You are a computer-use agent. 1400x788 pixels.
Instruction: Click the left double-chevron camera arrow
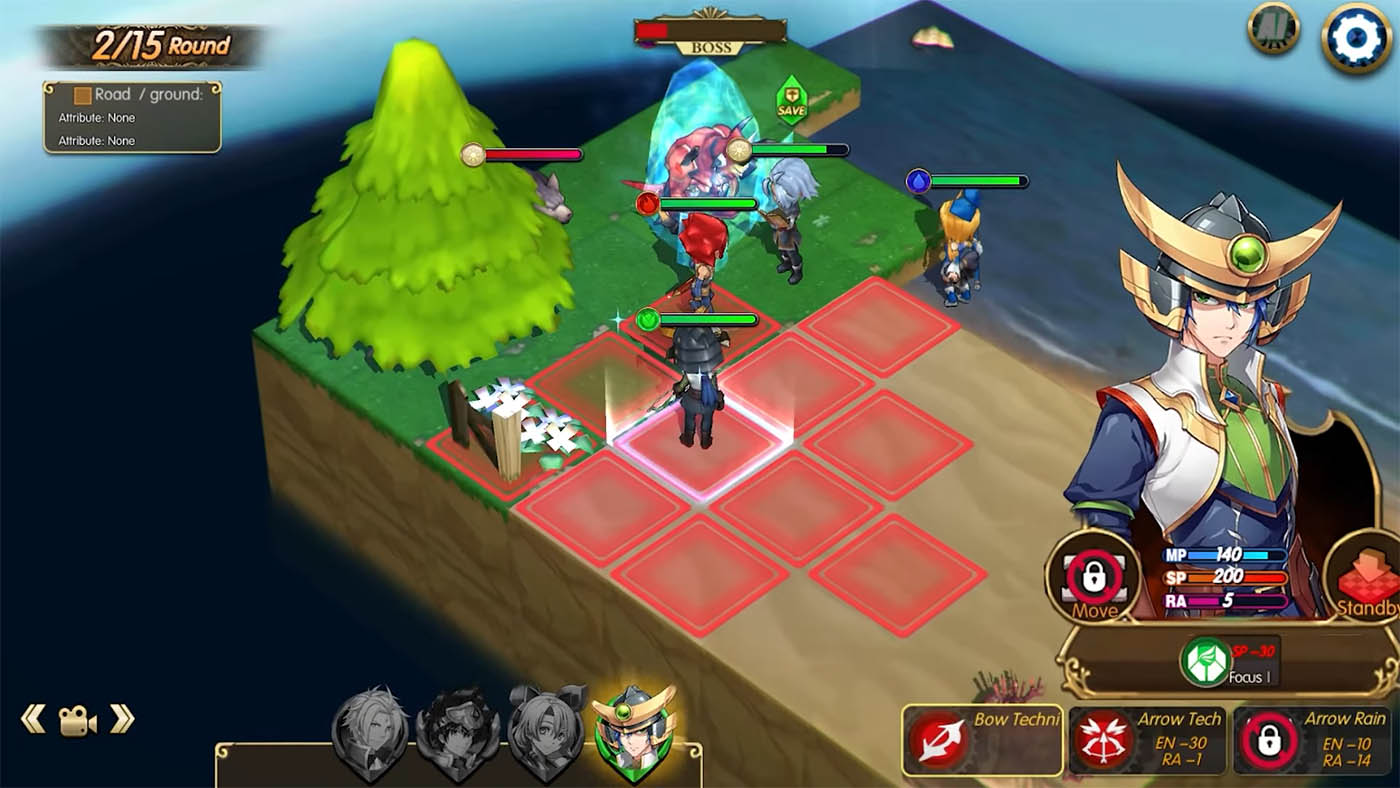click(x=33, y=716)
